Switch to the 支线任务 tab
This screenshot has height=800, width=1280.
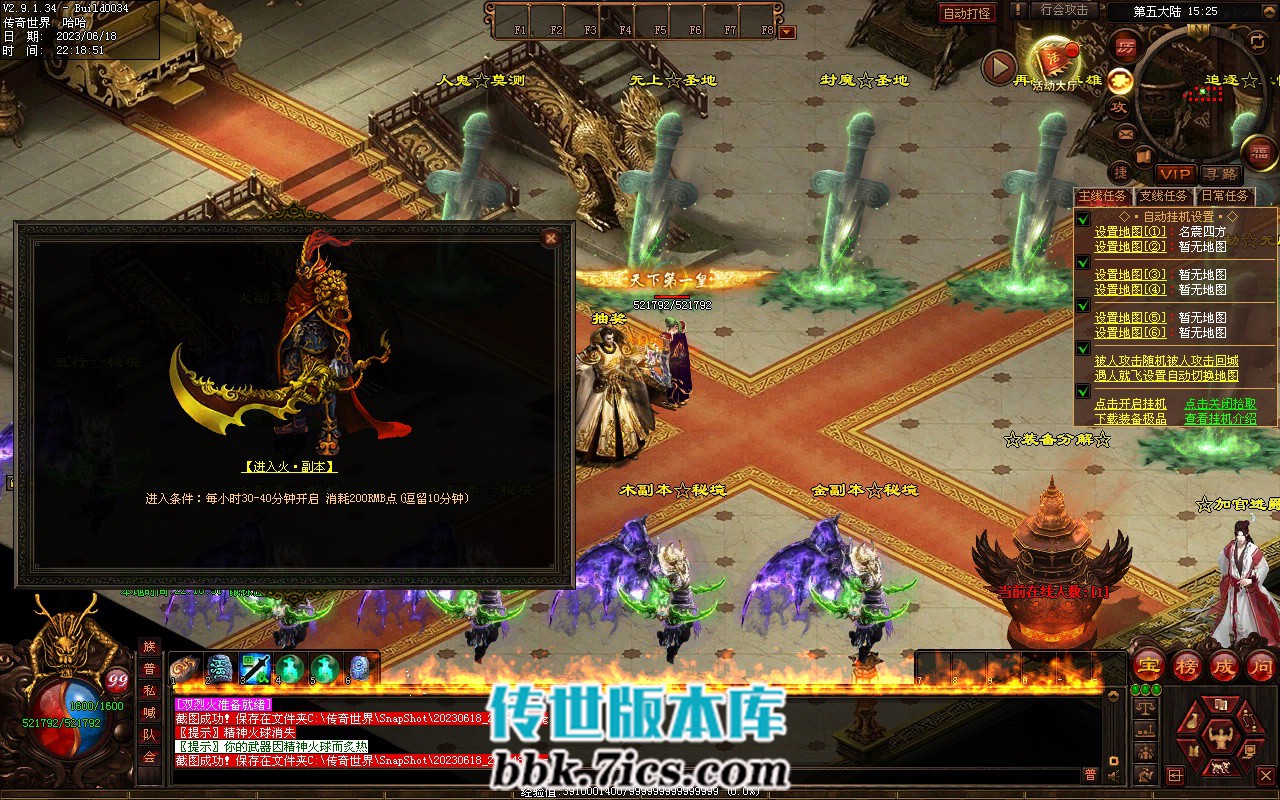(1164, 197)
